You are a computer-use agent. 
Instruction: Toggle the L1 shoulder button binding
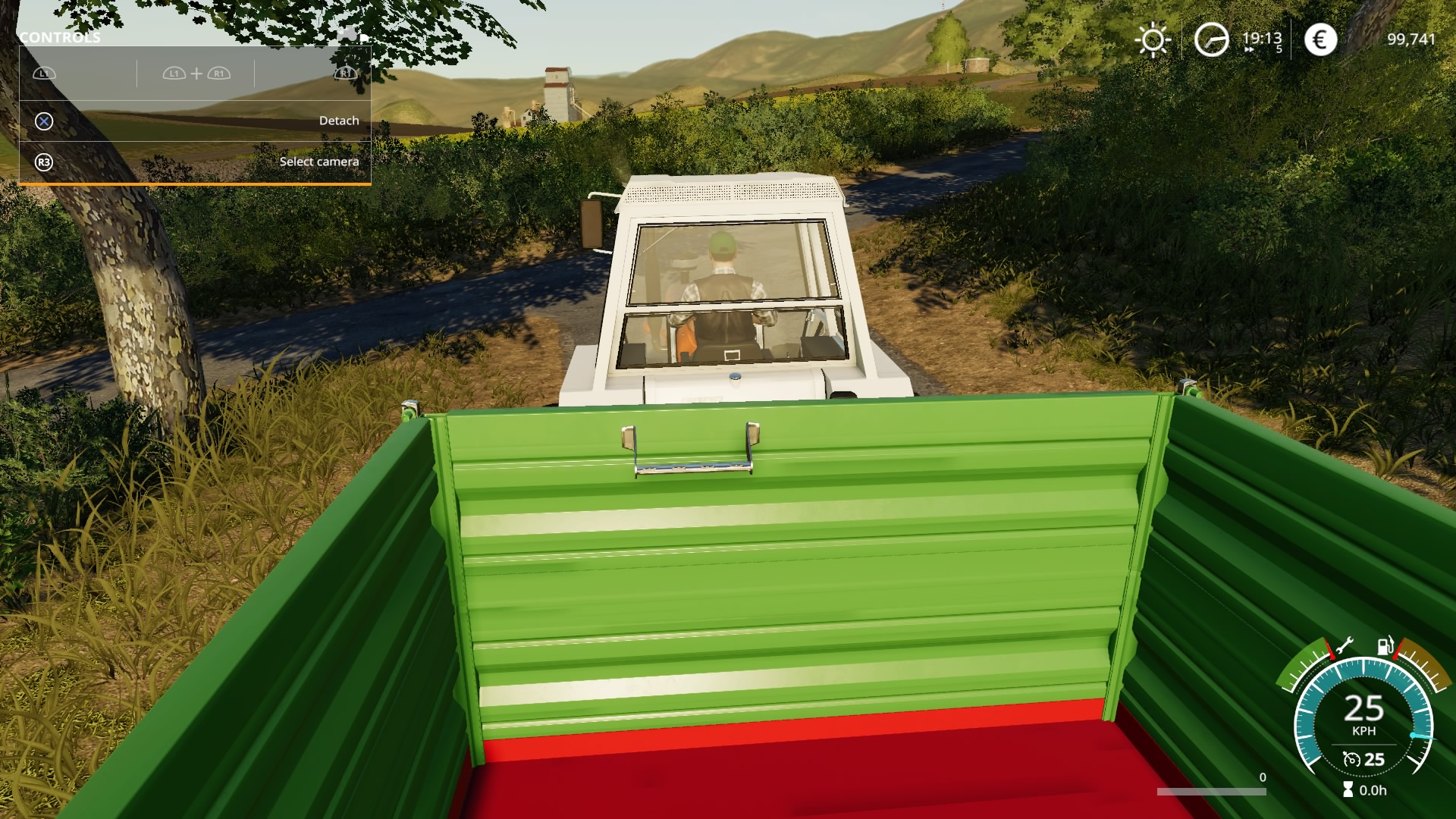44,74
